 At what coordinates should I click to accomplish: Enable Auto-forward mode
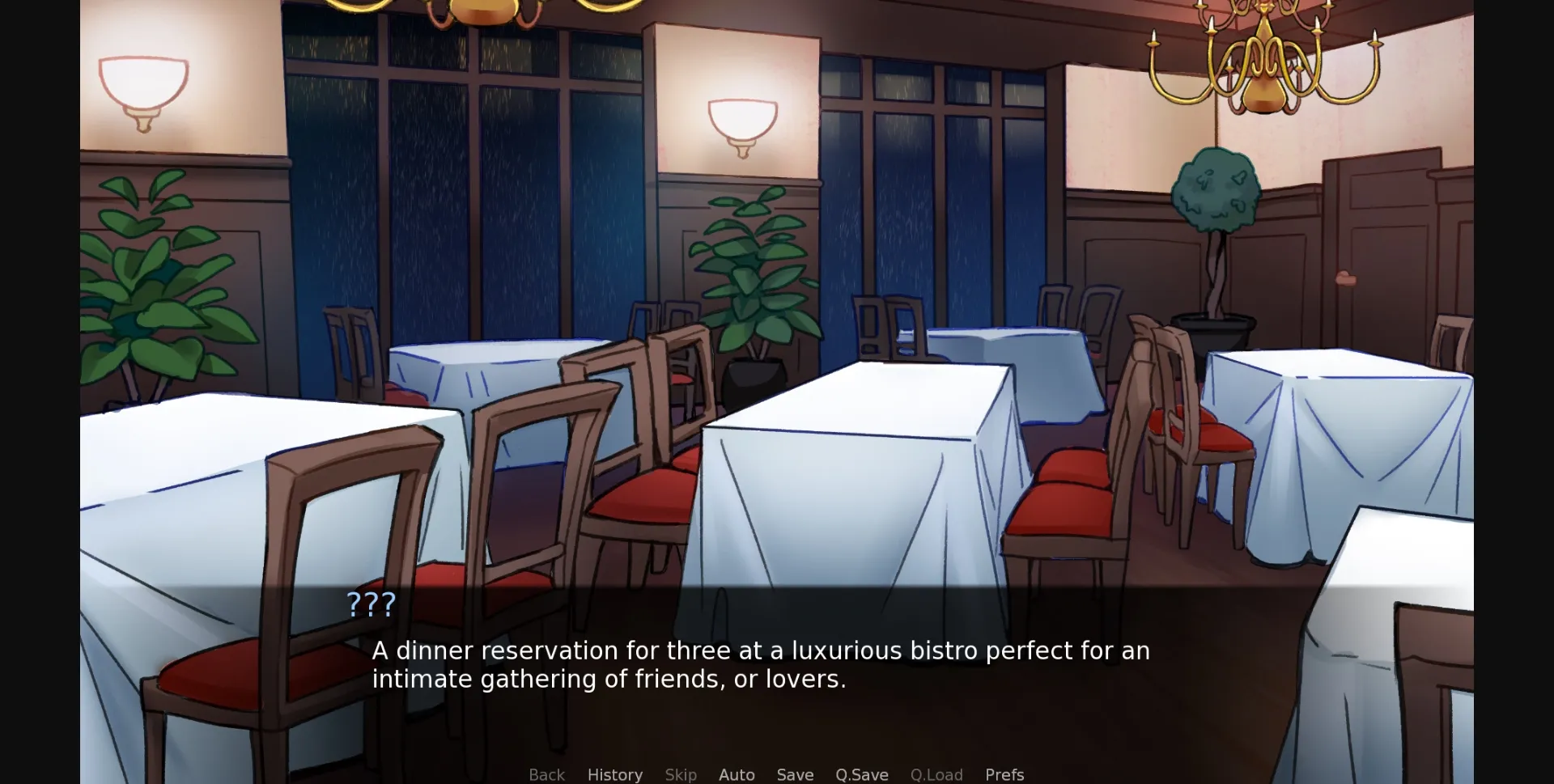pos(737,774)
